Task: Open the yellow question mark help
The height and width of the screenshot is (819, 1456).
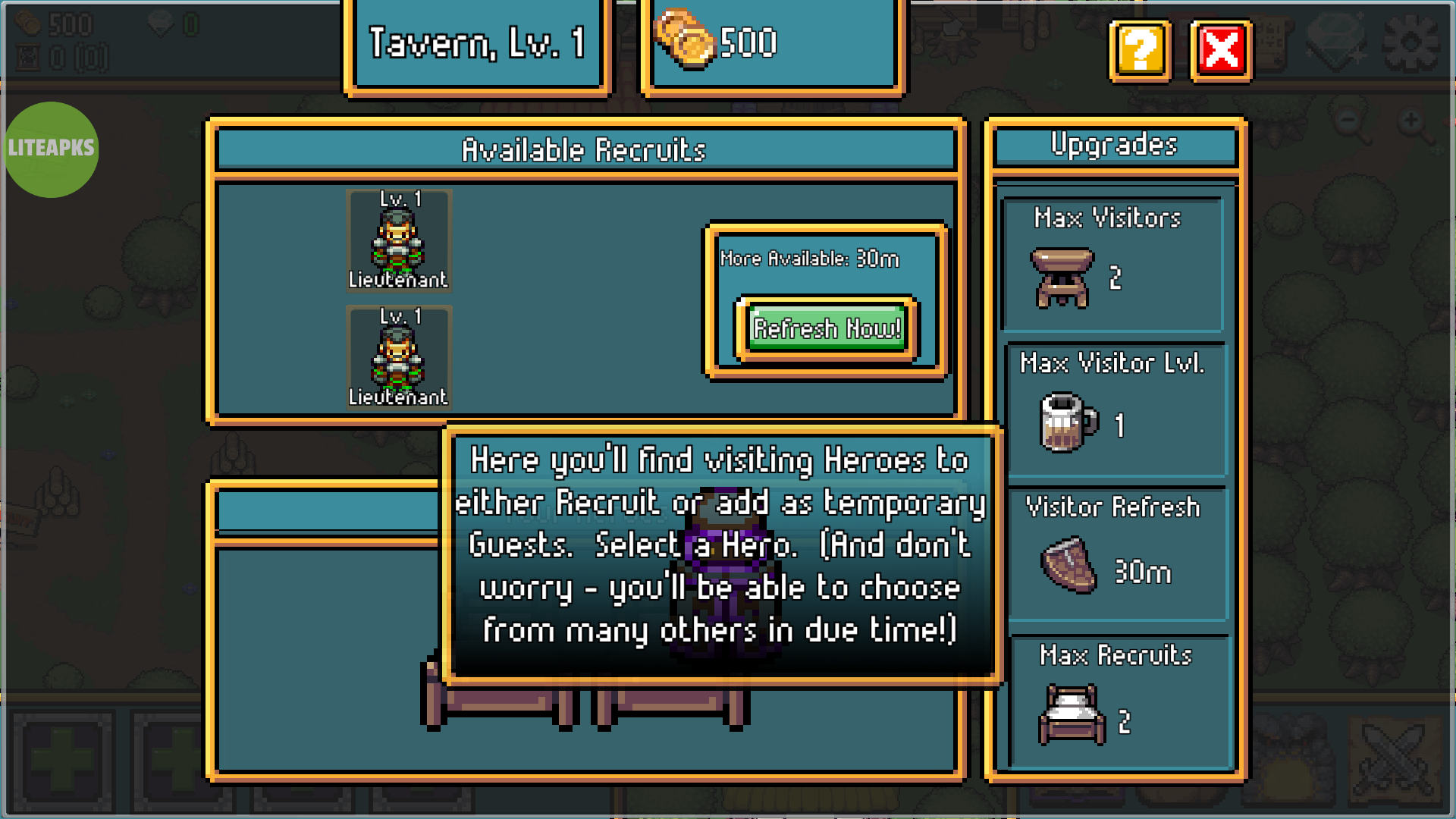Action: (1140, 51)
